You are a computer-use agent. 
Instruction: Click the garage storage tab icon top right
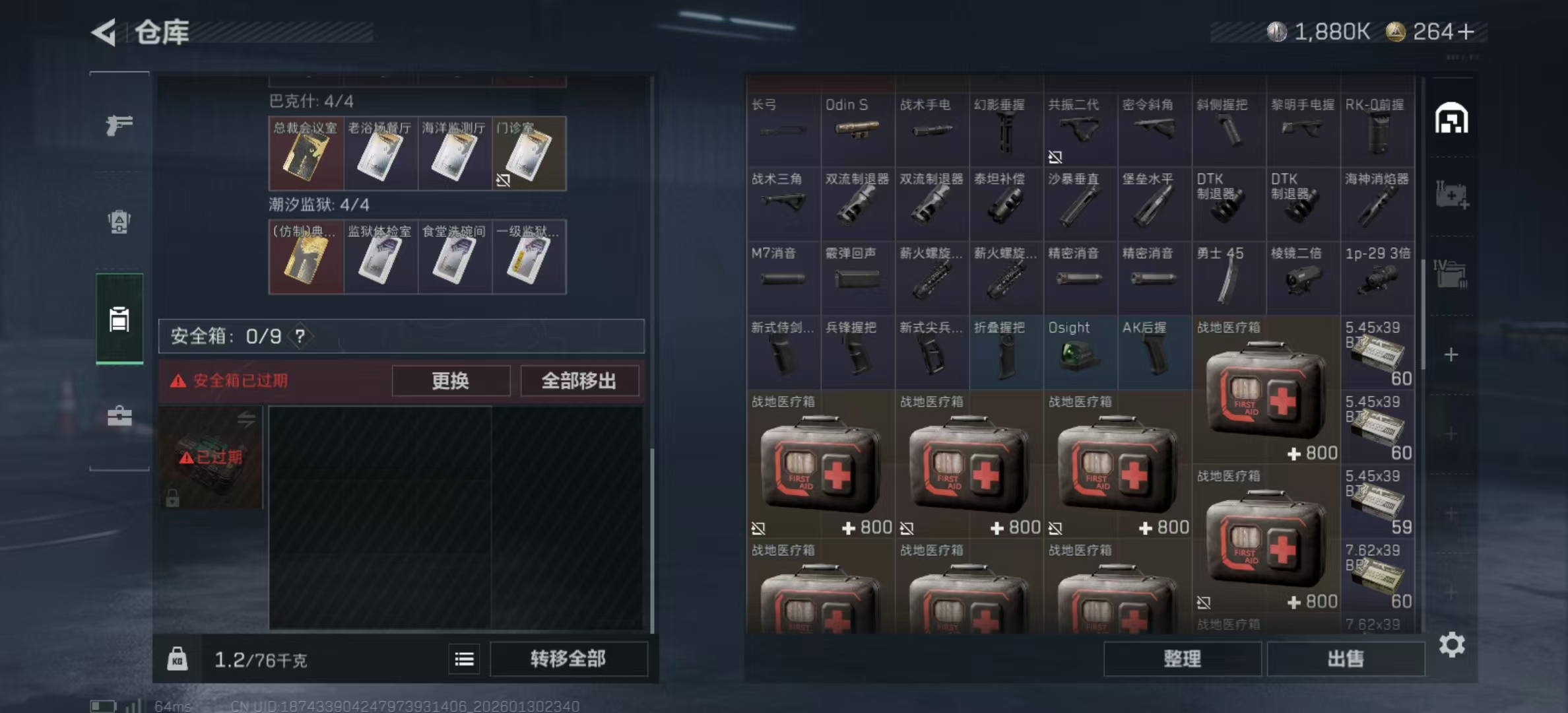[x=1453, y=118]
